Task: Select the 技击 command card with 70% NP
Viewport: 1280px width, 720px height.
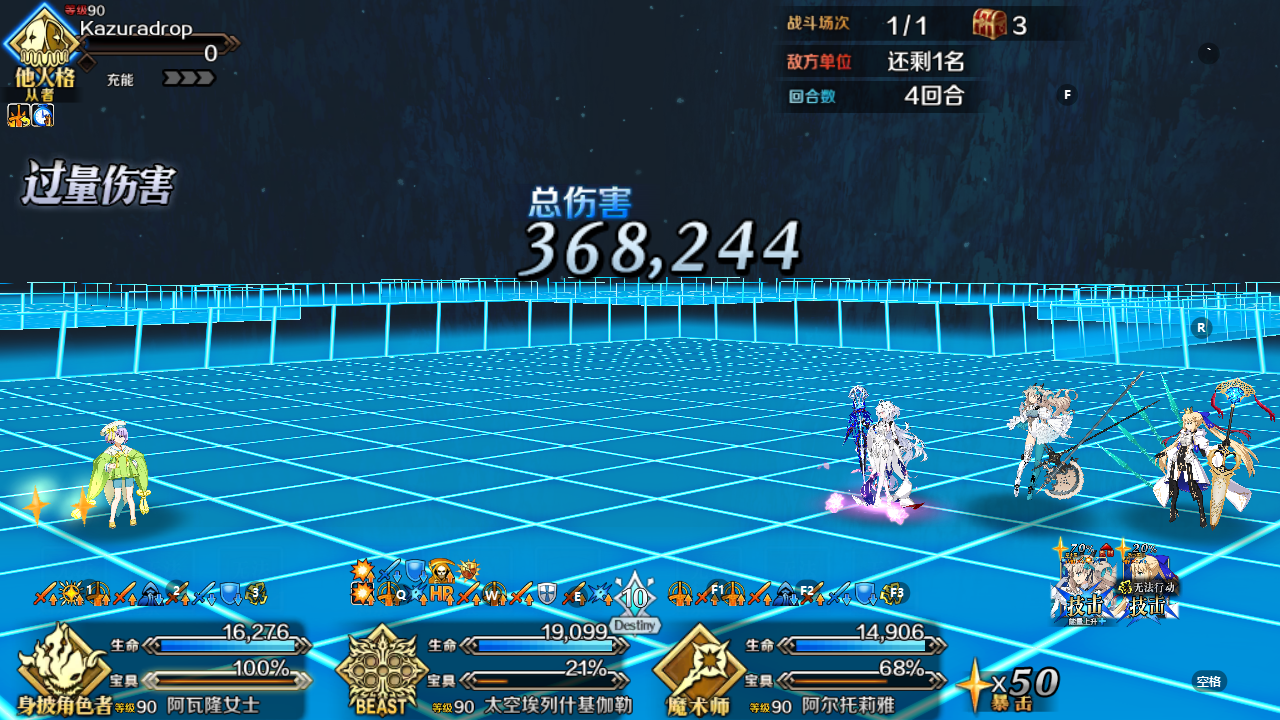Action: (x=1085, y=588)
